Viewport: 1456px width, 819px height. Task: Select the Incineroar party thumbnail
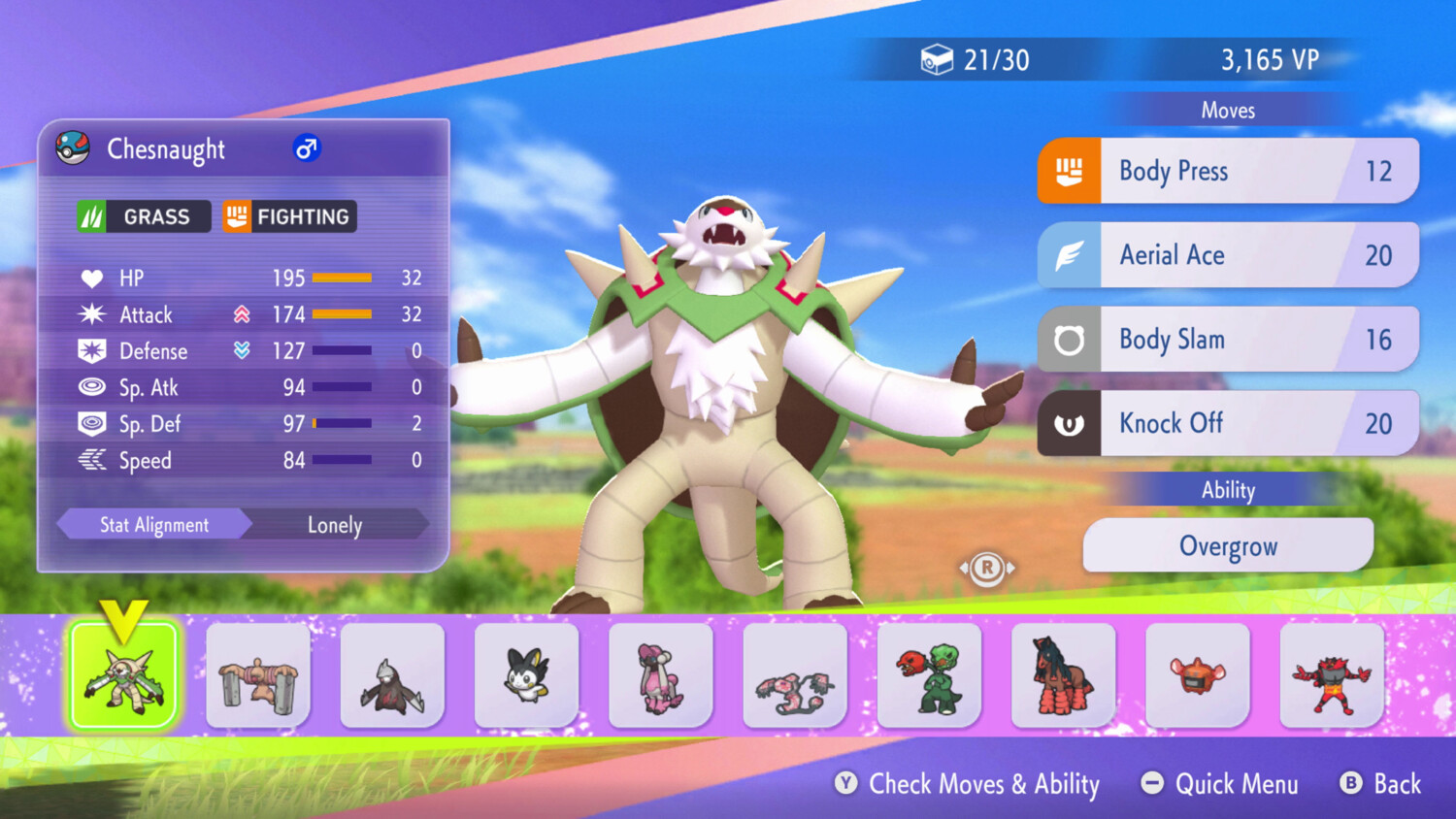(x=1332, y=674)
